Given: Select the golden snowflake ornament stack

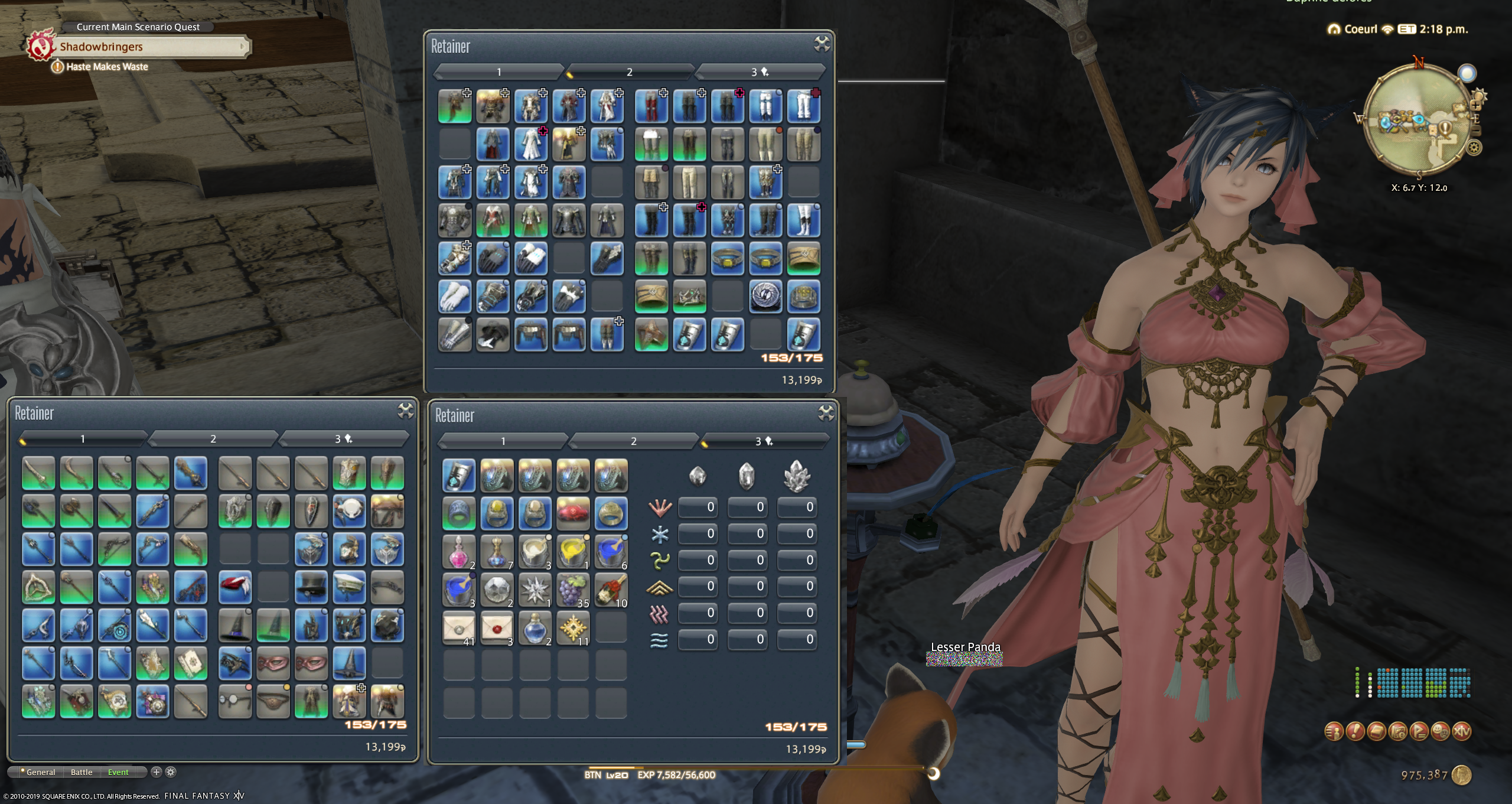Looking at the screenshot, I should point(572,627).
